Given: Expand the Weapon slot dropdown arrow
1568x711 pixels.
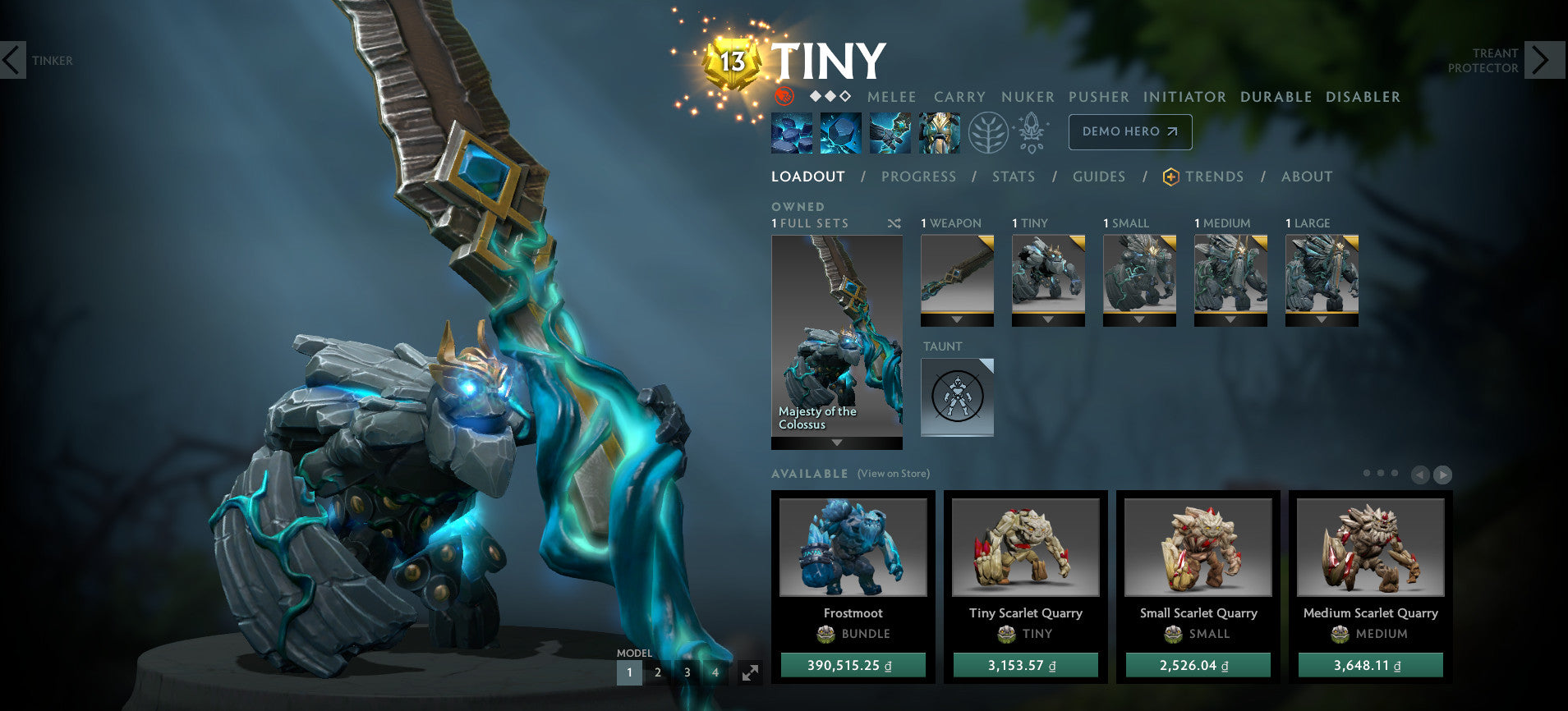Looking at the screenshot, I should pos(957,319).
